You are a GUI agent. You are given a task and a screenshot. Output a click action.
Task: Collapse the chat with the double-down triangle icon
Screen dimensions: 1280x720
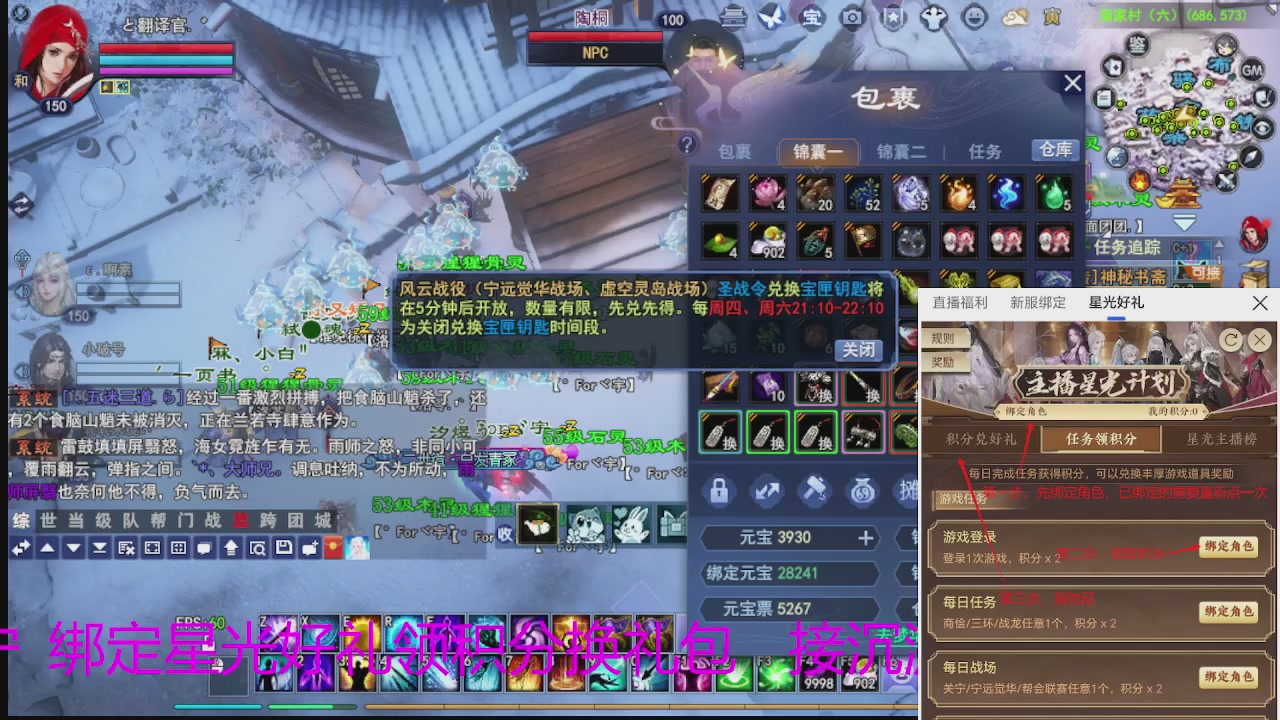point(98,548)
